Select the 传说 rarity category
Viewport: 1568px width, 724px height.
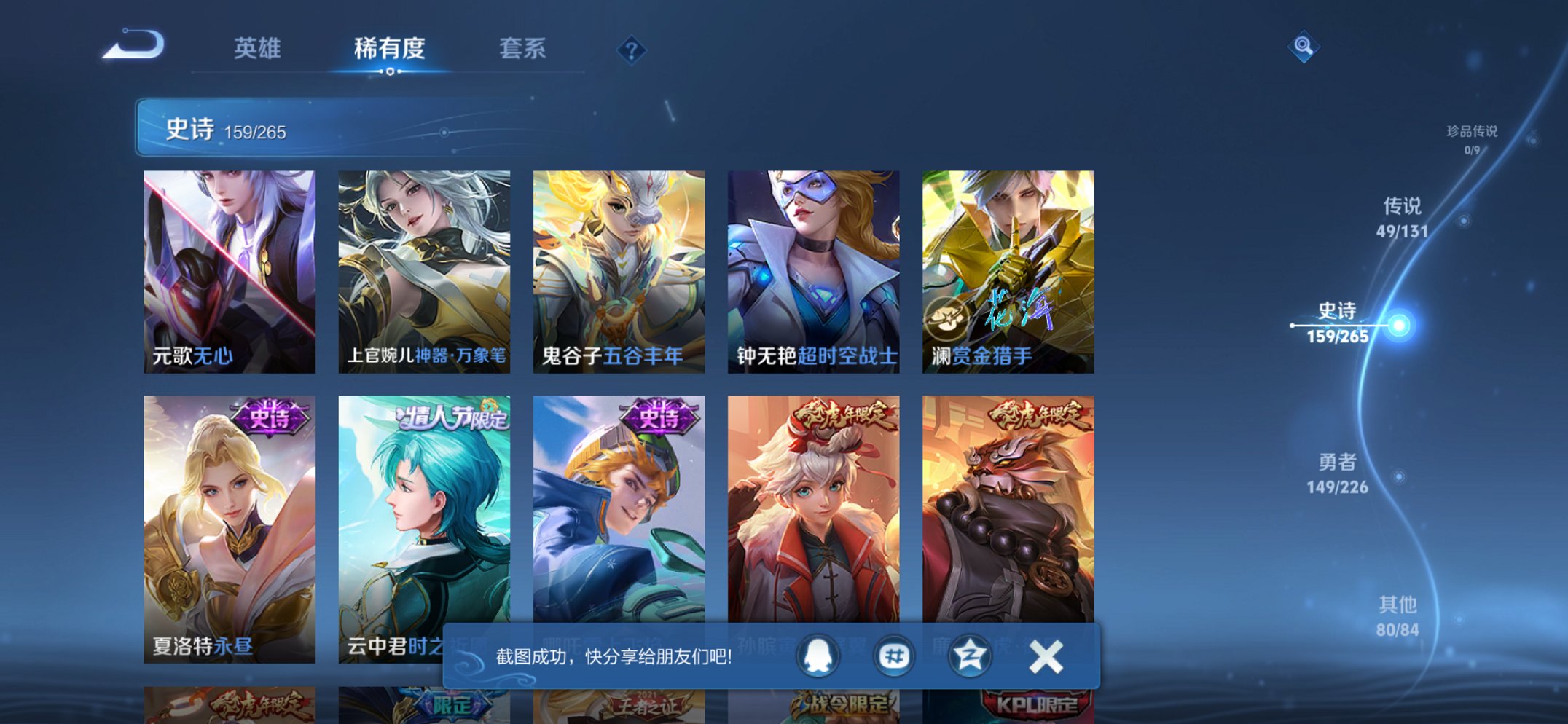[x=1403, y=216]
